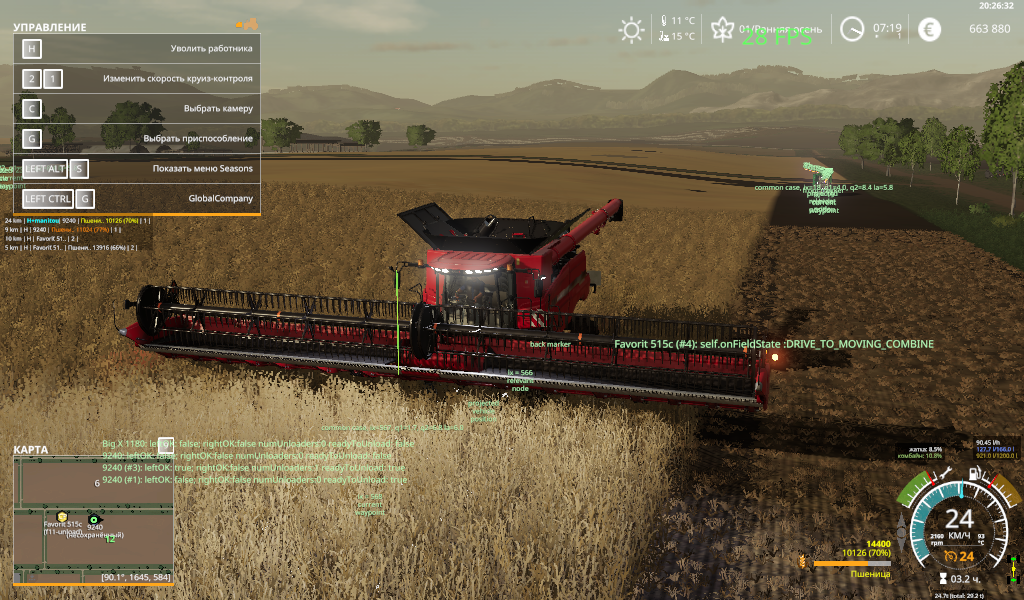The width and height of the screenshot is (1024, 600).
Task: Open the euro money icon
Action: click(x=931, y=29)
